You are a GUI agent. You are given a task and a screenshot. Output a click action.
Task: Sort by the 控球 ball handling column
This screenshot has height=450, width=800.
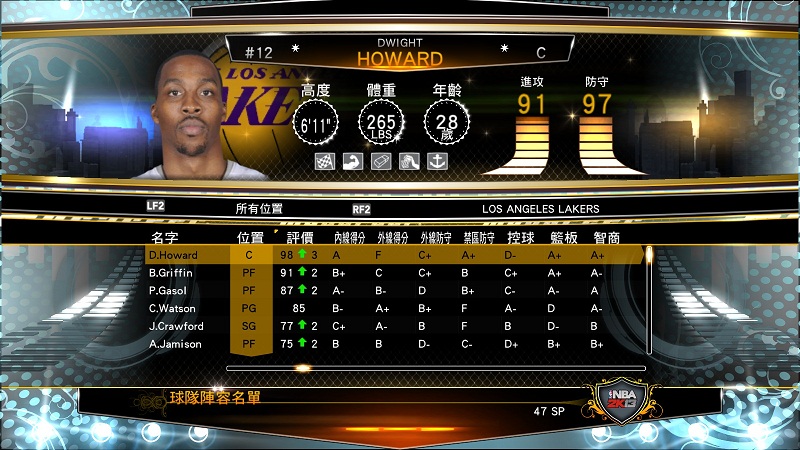click(x=520, y=238)
